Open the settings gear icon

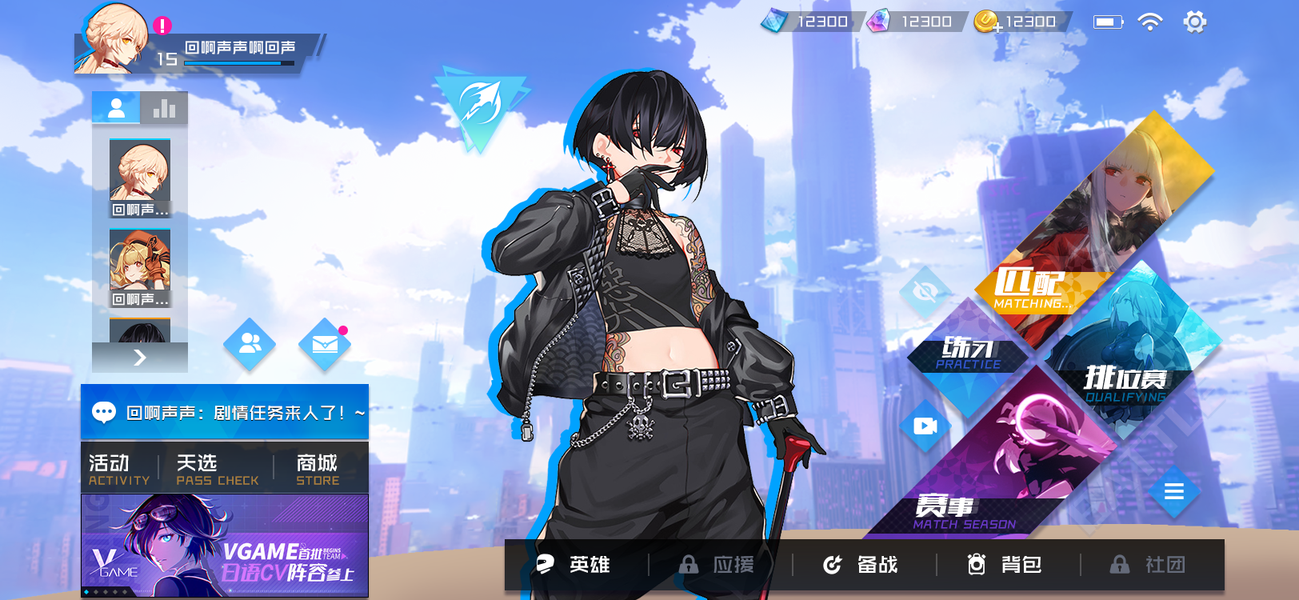click(x=1194, y=21)
